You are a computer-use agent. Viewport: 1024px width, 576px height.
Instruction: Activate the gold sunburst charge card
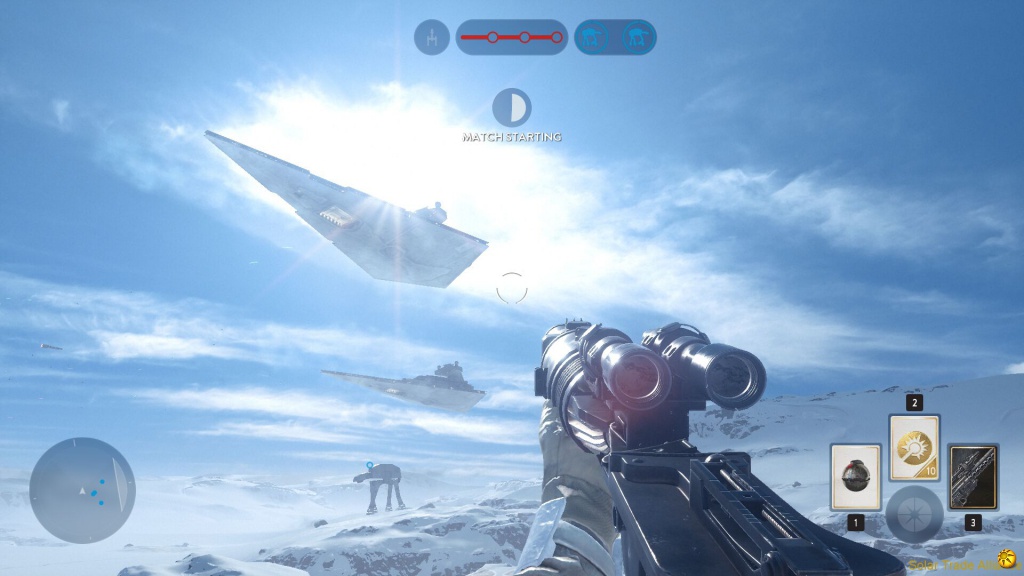914,447
